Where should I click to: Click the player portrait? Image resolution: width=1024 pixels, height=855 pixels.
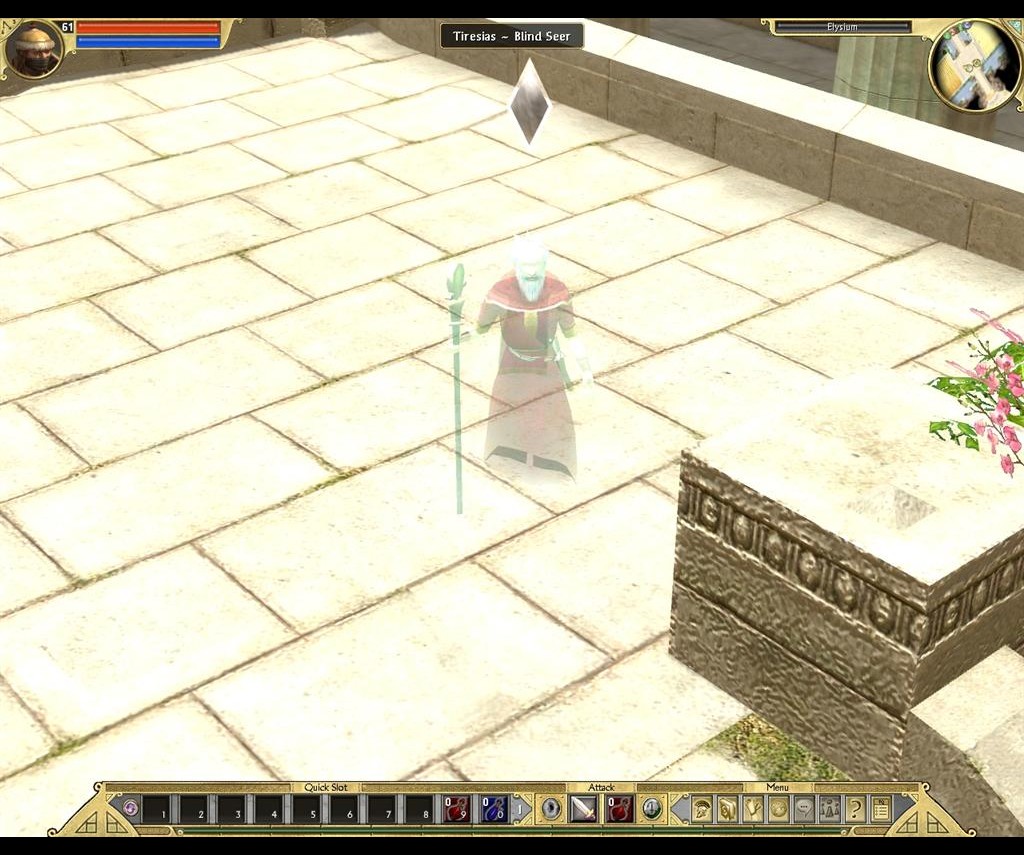35,50
